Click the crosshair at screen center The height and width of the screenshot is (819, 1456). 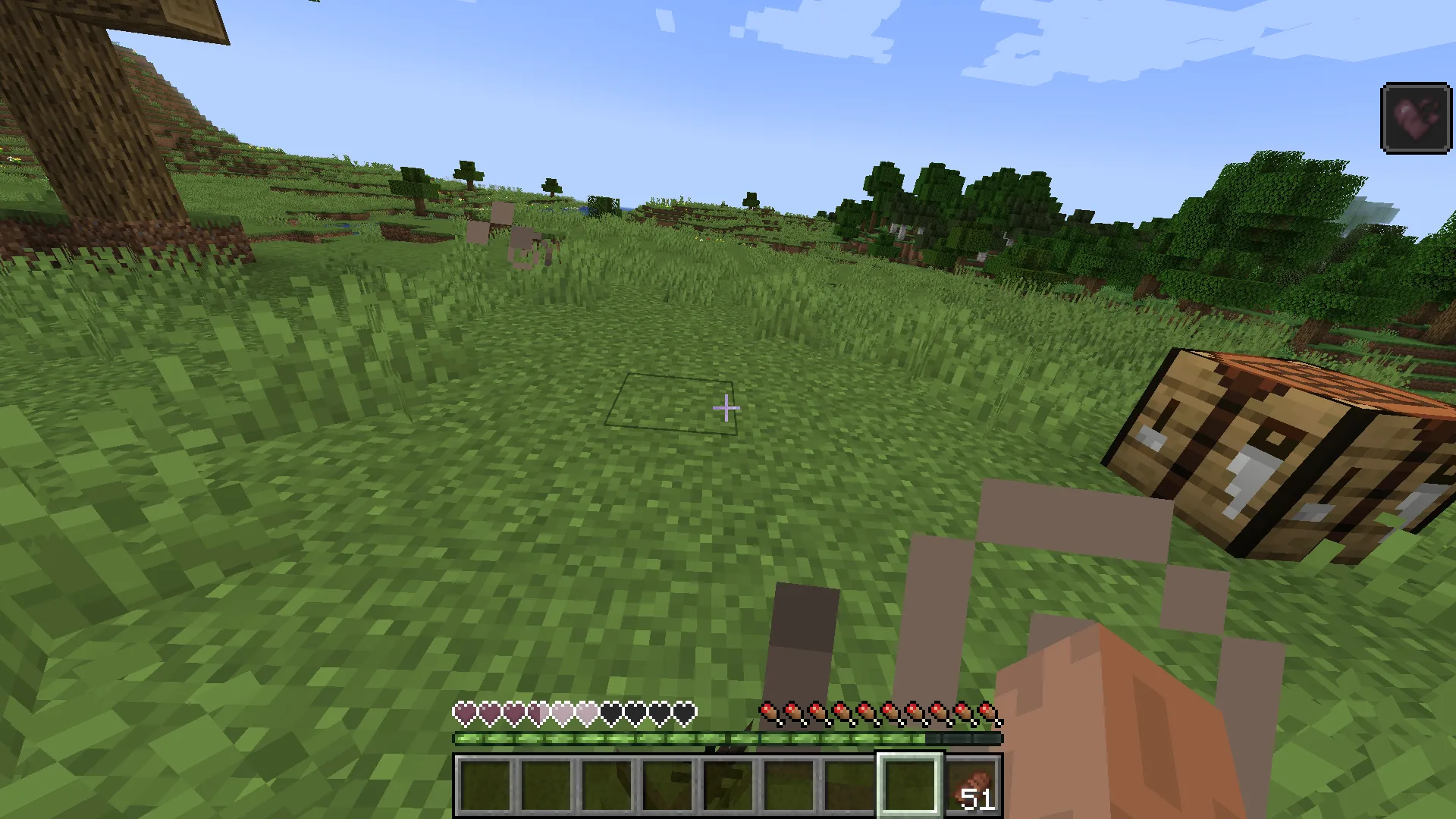tap(726, 408)
